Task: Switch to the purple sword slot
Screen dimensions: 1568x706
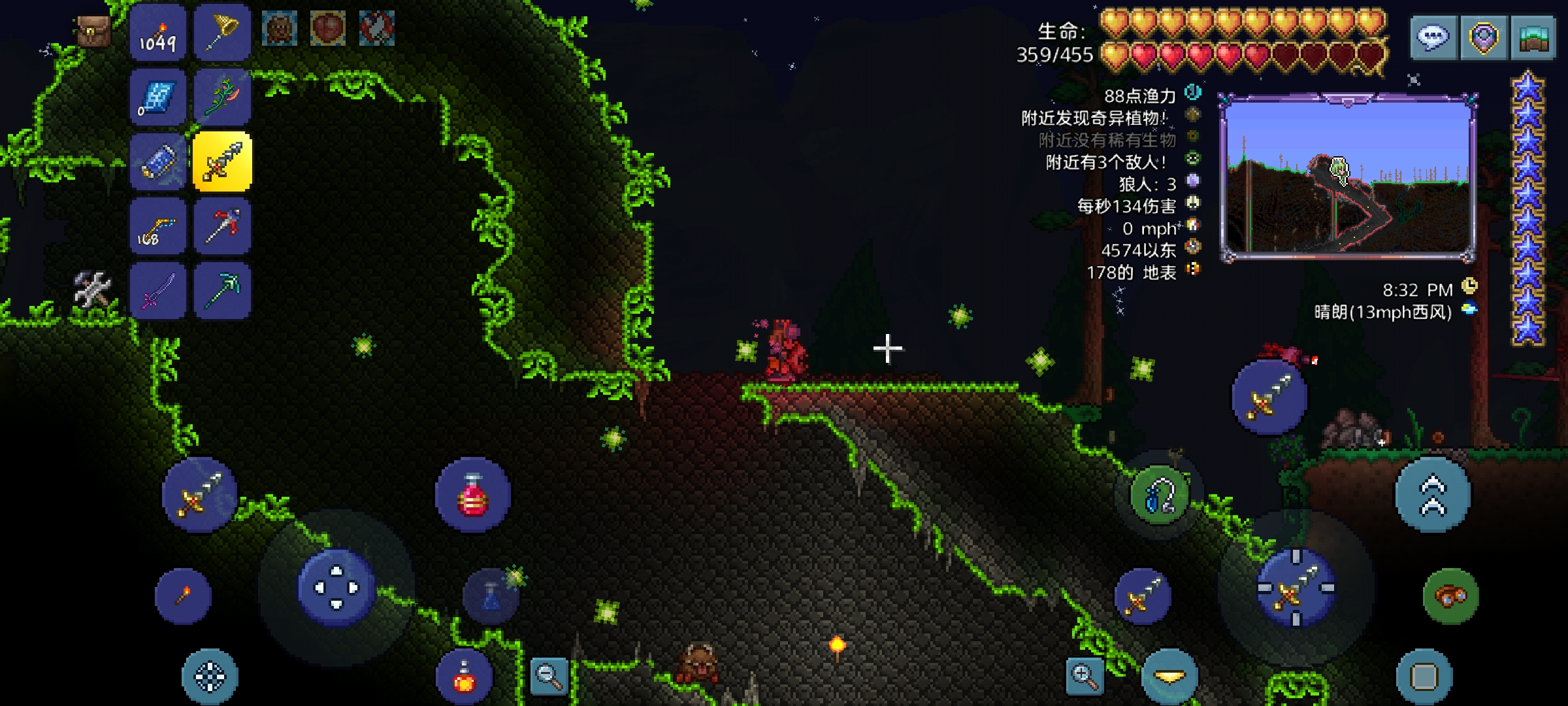Action: pos(157,291)
